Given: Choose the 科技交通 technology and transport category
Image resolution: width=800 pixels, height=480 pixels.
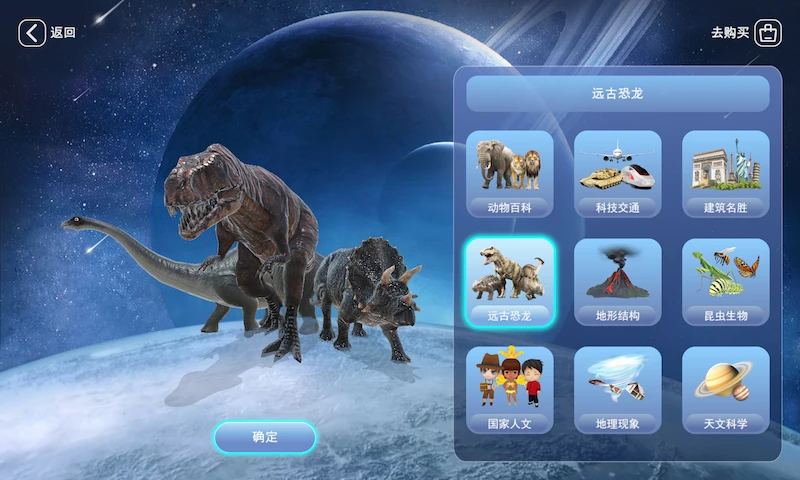Looking at the screenshot, I should [617, 175].
